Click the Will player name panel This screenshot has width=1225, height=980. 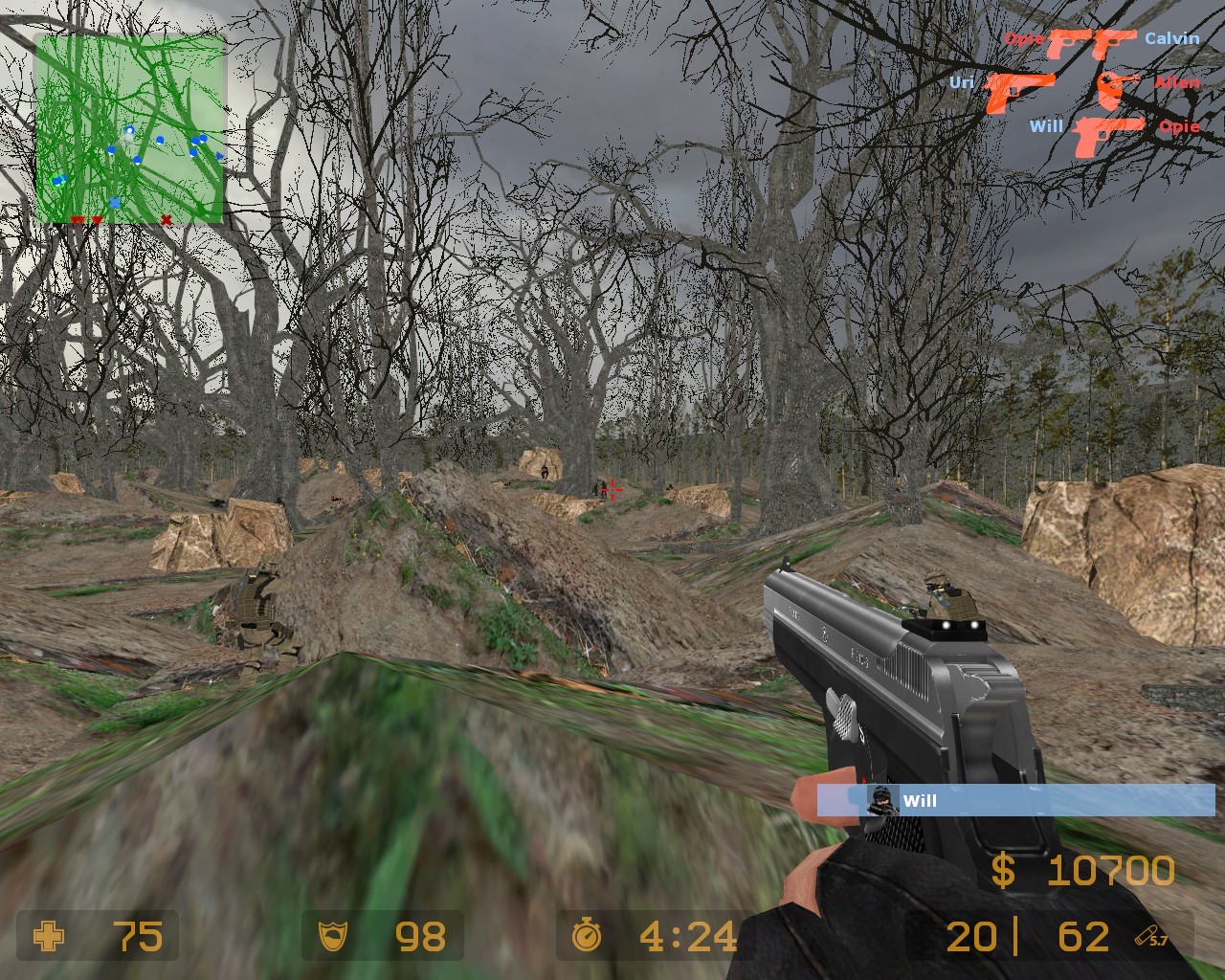1015,800
